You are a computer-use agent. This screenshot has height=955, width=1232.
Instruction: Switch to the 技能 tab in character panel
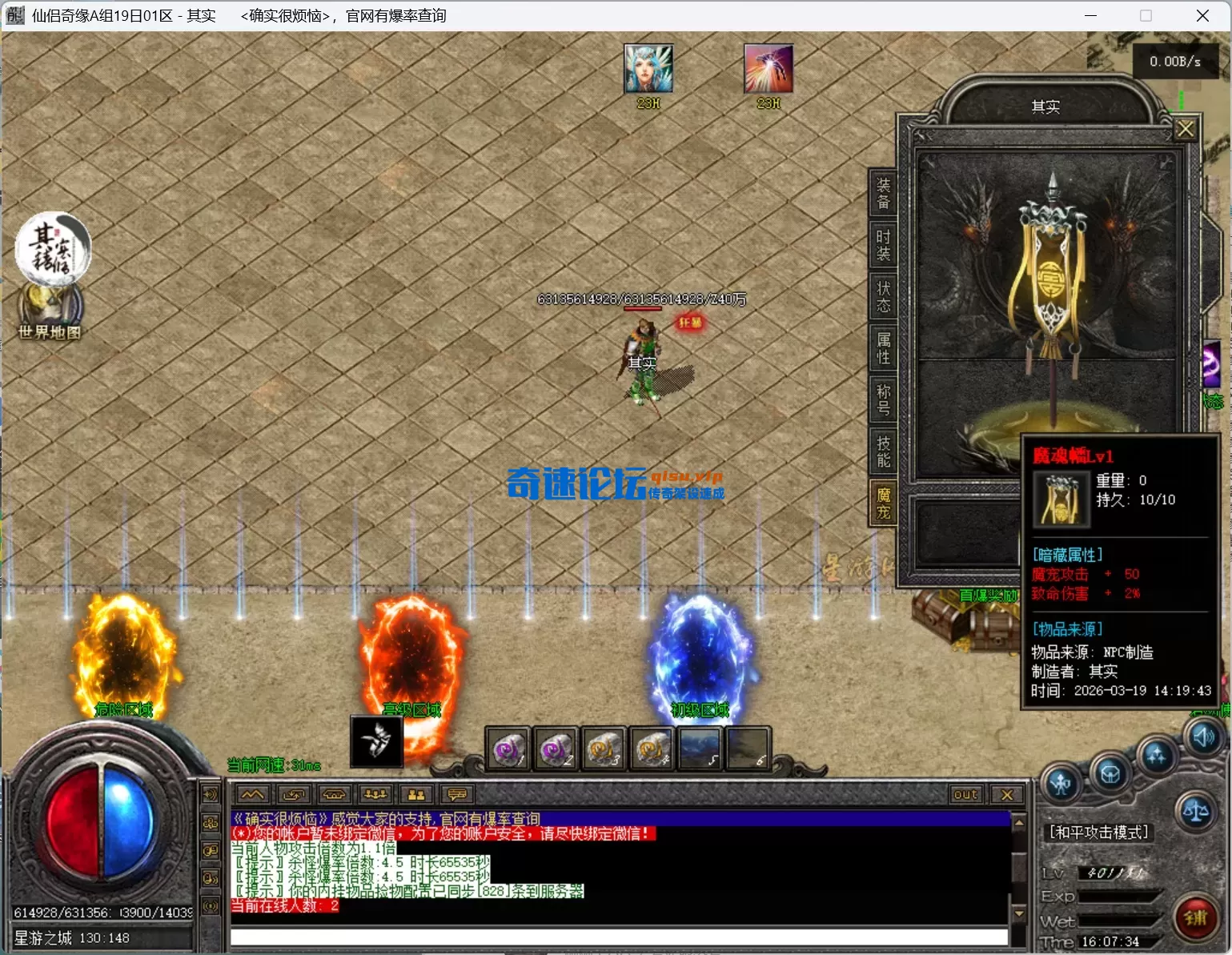tap(882, 451)
